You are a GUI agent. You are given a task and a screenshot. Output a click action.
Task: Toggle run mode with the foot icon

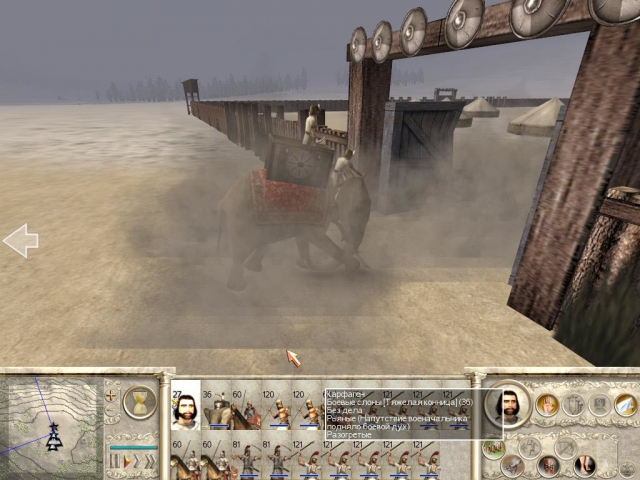pyautogui.click(x=584, y=465)
